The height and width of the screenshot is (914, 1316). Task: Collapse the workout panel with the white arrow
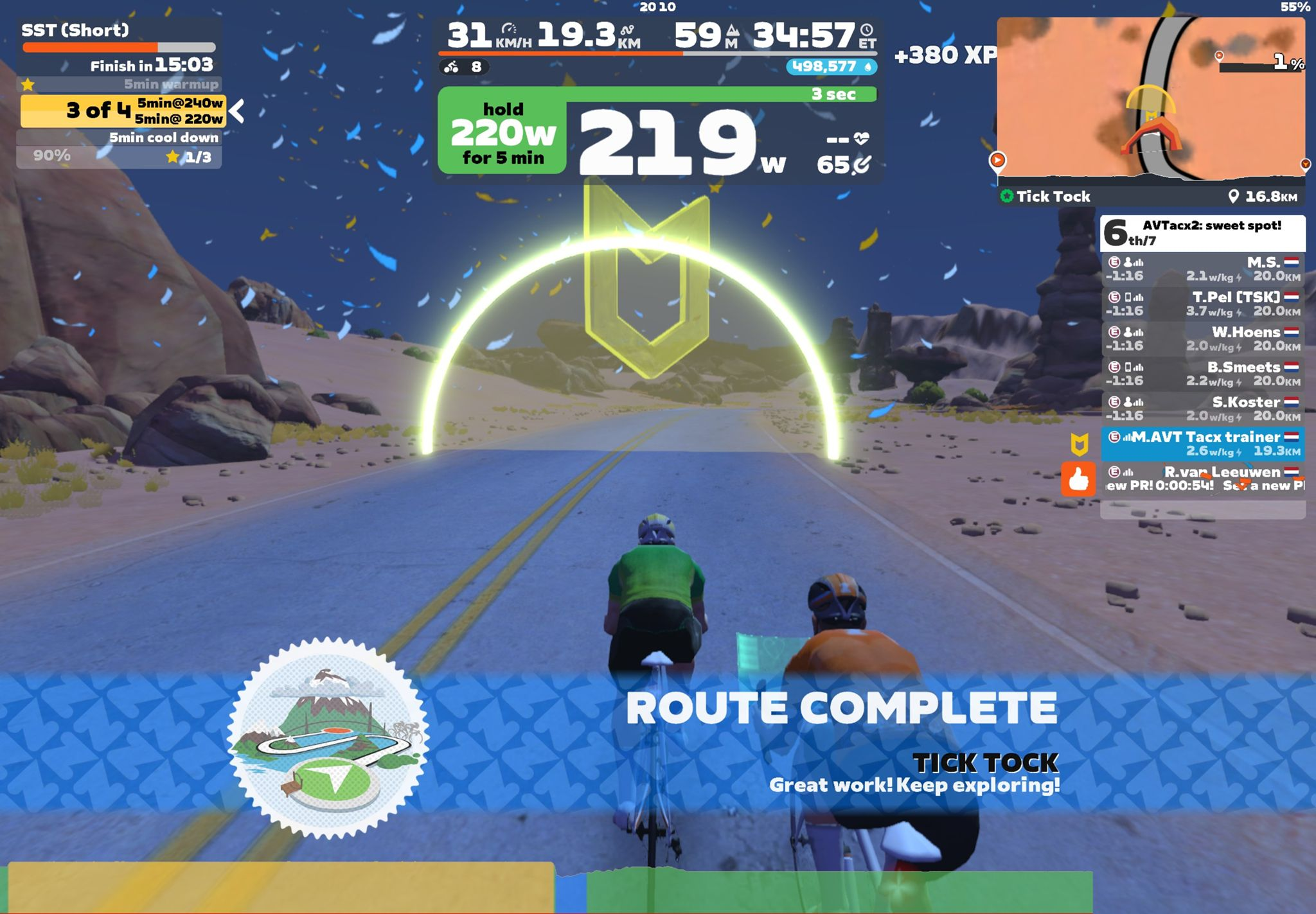click(x=236, y=110)
